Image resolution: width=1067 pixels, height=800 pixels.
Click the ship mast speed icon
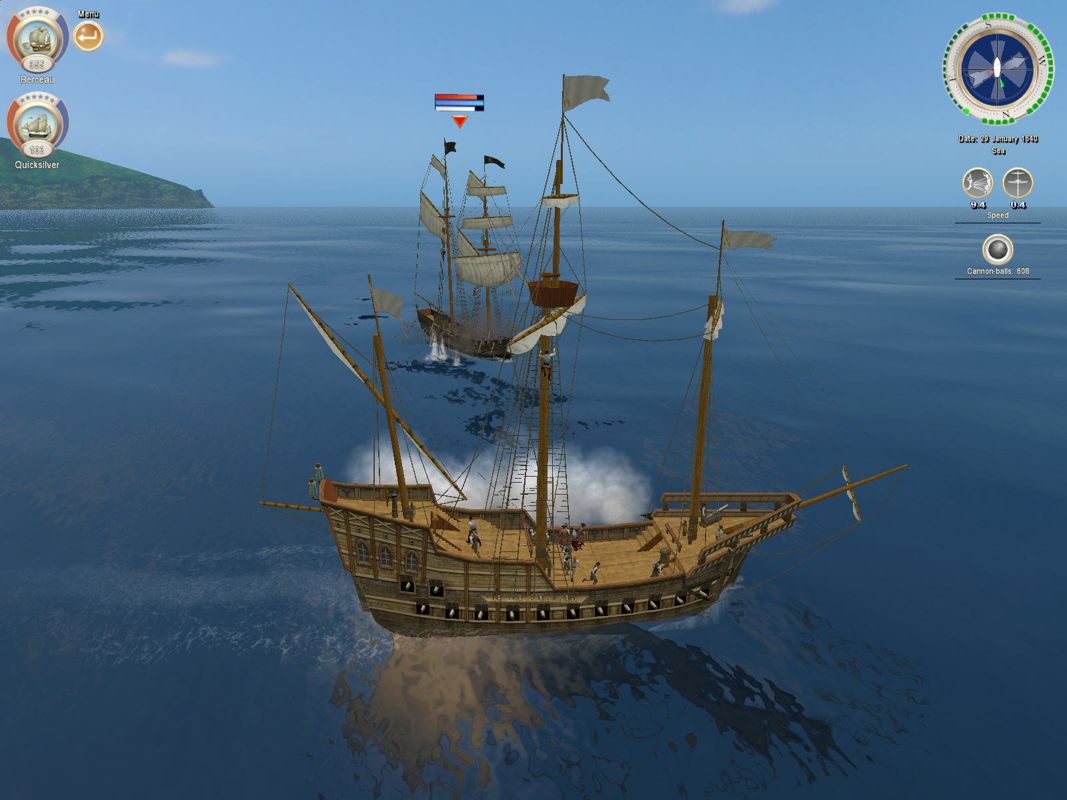[1017, 183]
